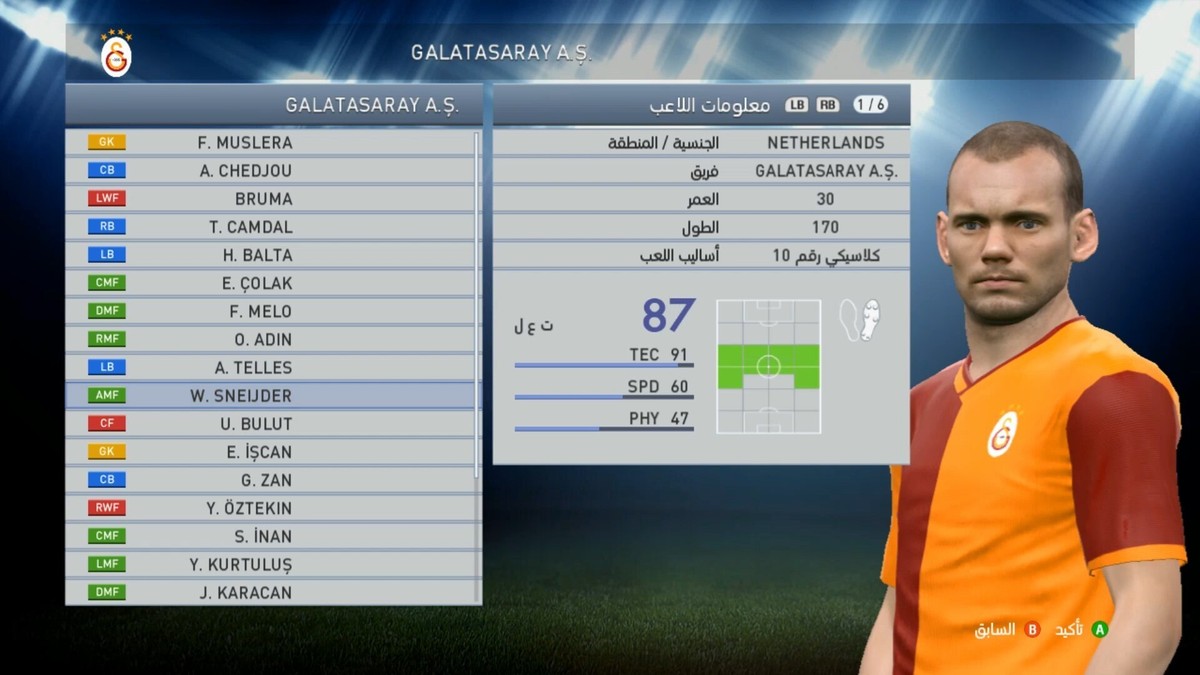Select Y. Öztekin's row
The width and height of the screenshot is (1200, 675).
249,508
